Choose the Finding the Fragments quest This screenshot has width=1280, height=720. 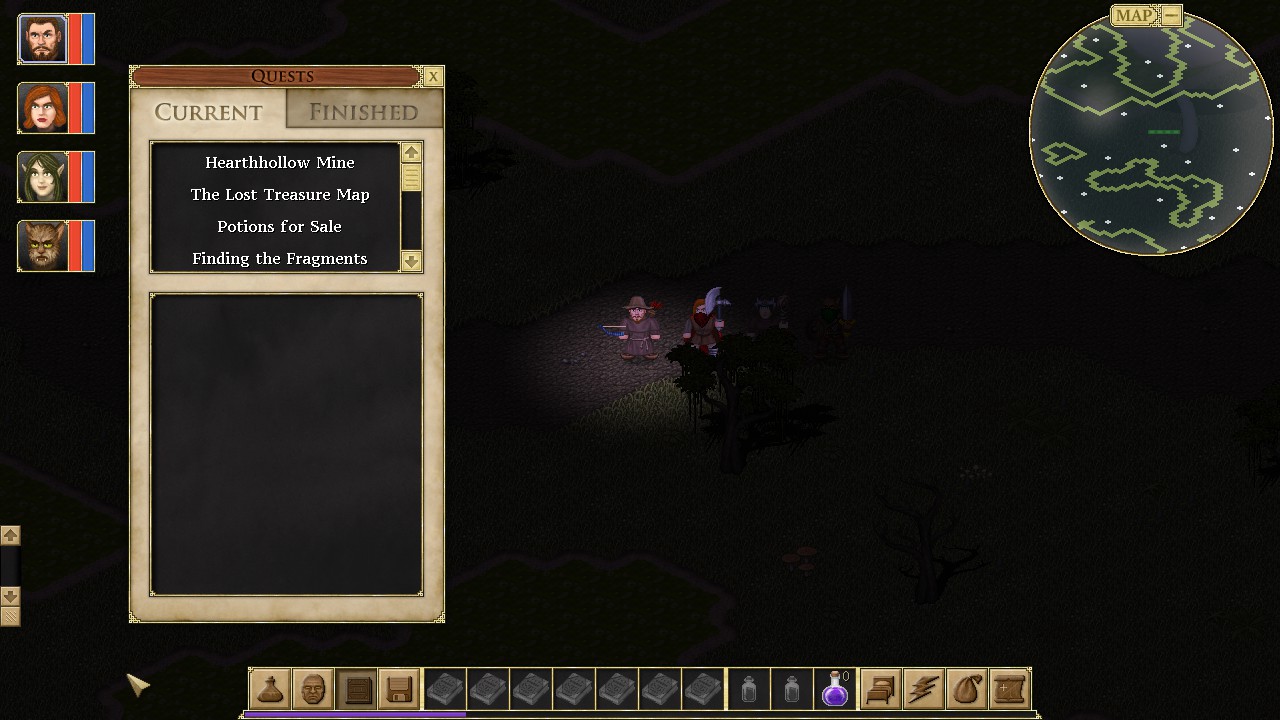tap(279, 258)
